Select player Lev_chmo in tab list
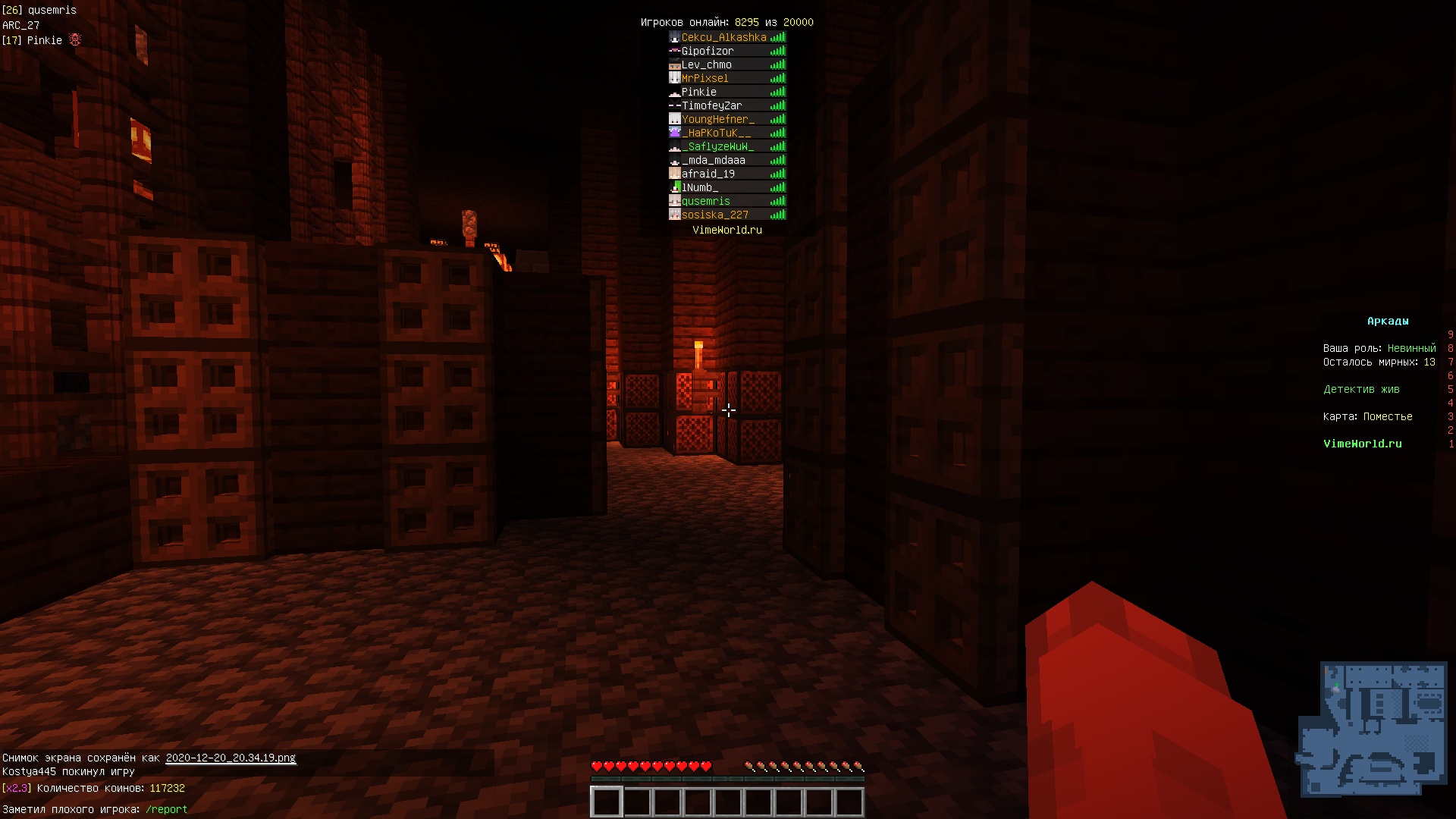This screenshot has width=1456, height=819. [x=706, y=64]
